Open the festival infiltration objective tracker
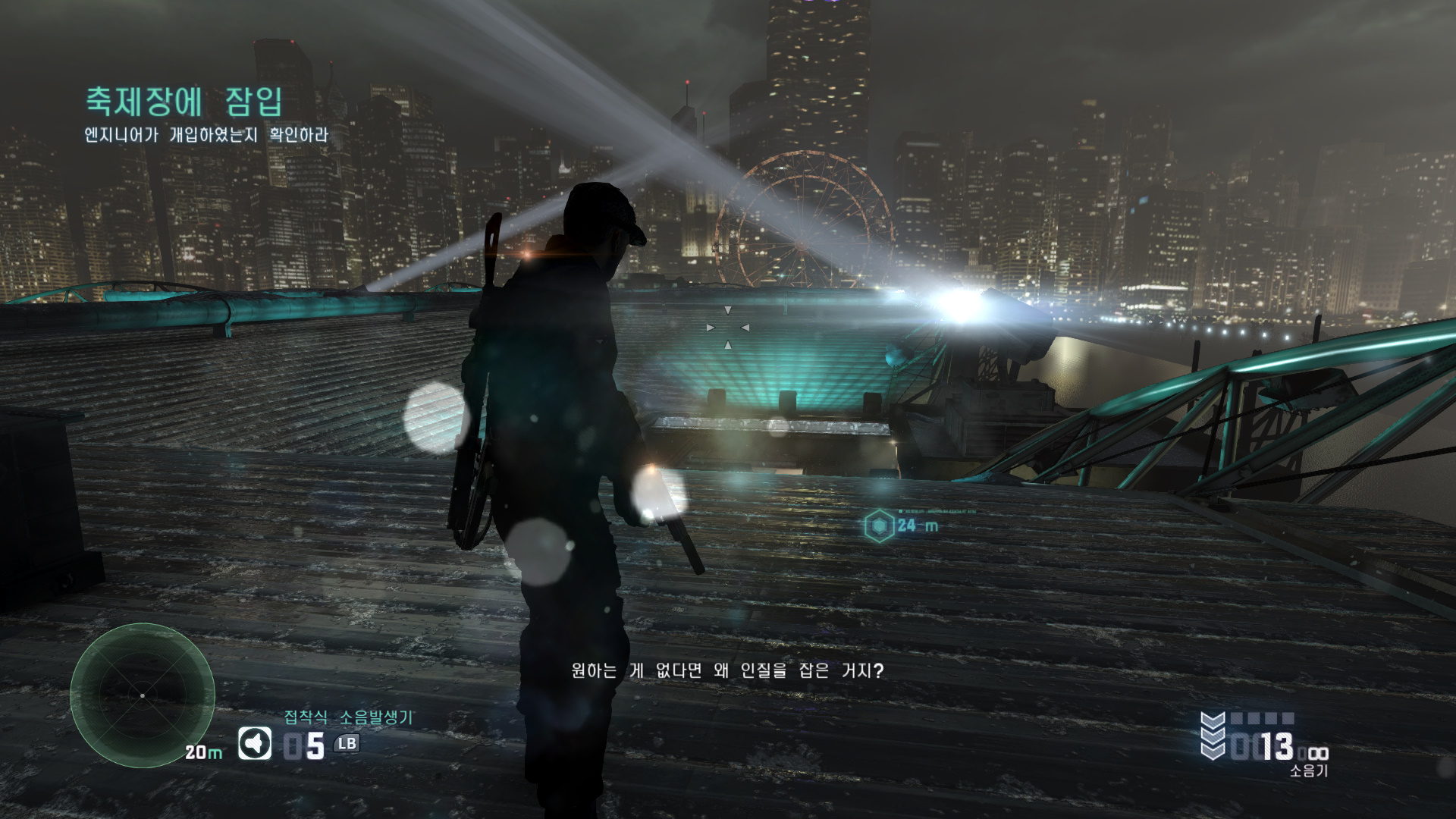Image resolution: width=1456 pixels, height=819 pixels. pos(184,102)
